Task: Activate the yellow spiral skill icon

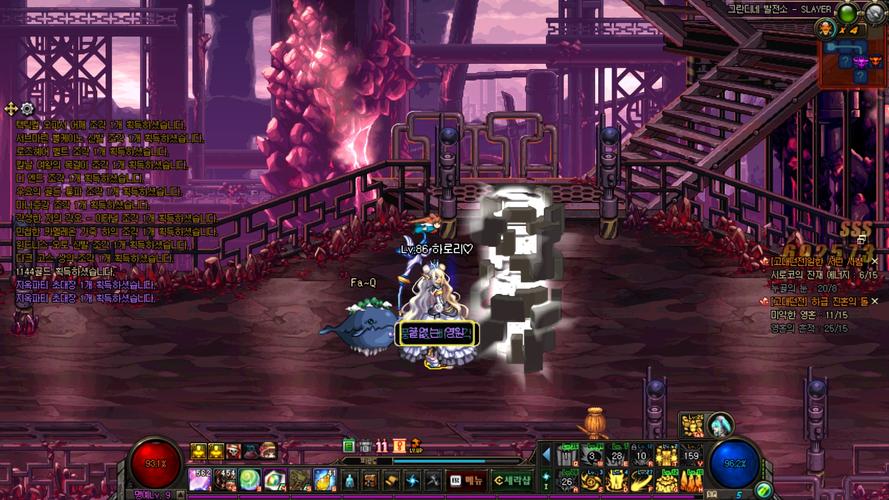Action: coord(593,481)
